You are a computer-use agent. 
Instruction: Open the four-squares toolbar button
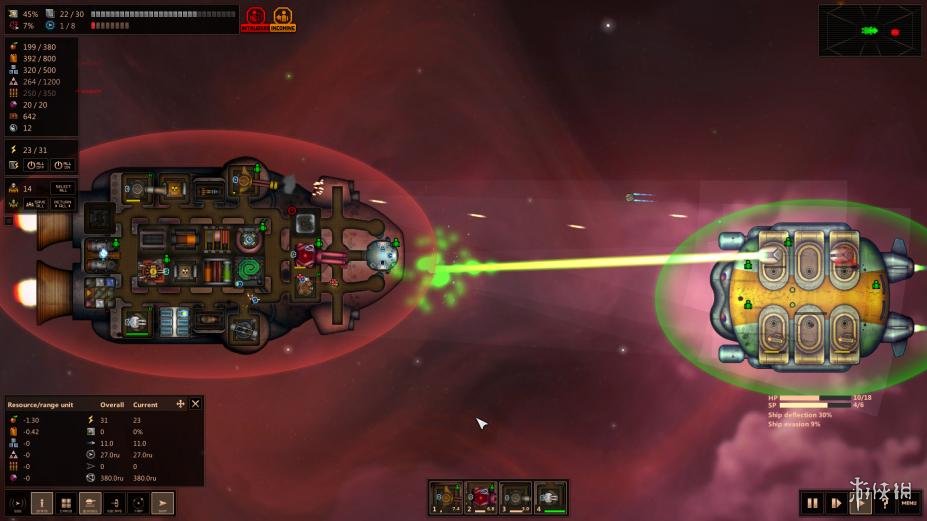pyautogui.click(x=66, y=503)
